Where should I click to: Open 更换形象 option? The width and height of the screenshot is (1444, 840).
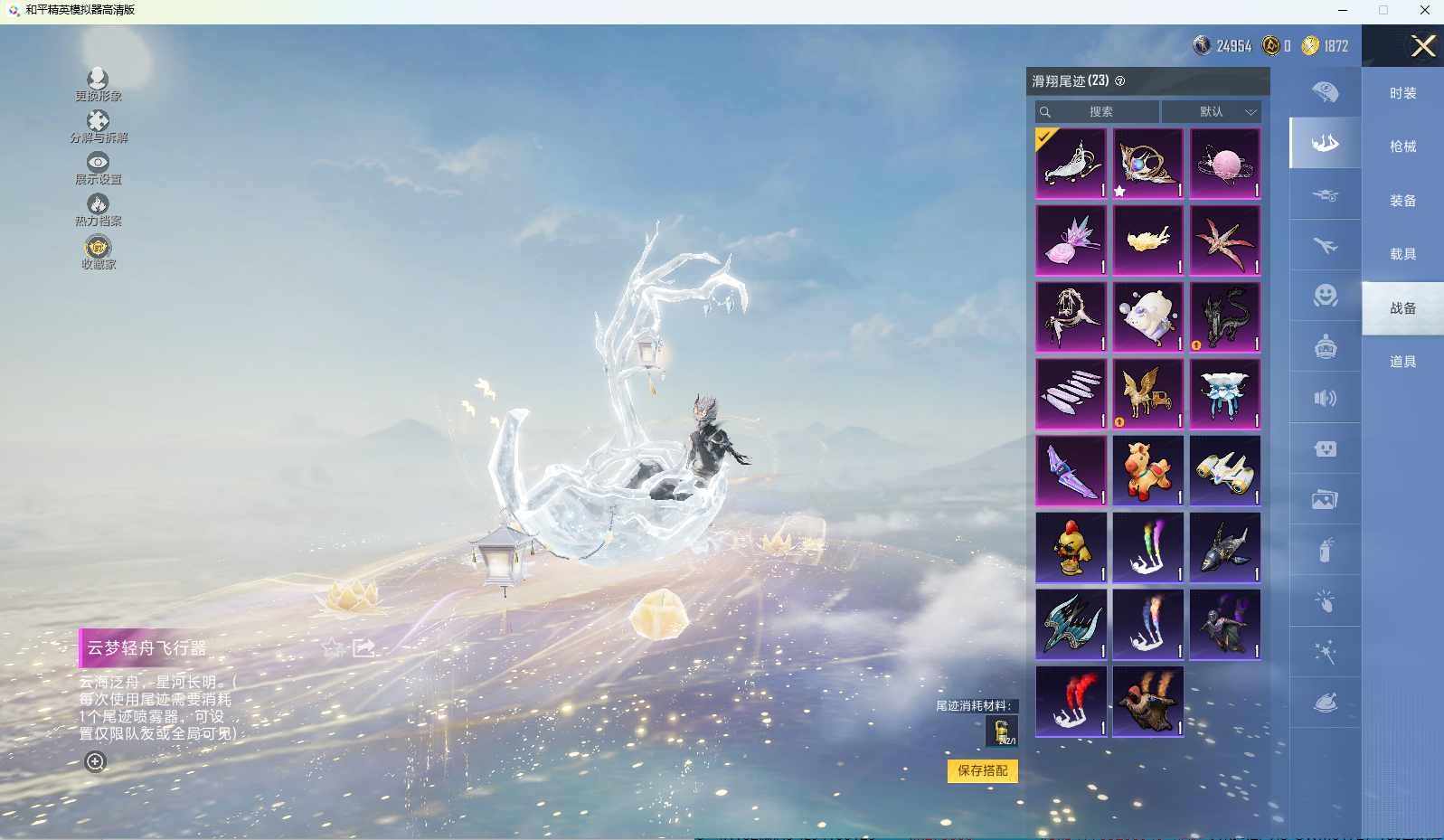(98, 85)
